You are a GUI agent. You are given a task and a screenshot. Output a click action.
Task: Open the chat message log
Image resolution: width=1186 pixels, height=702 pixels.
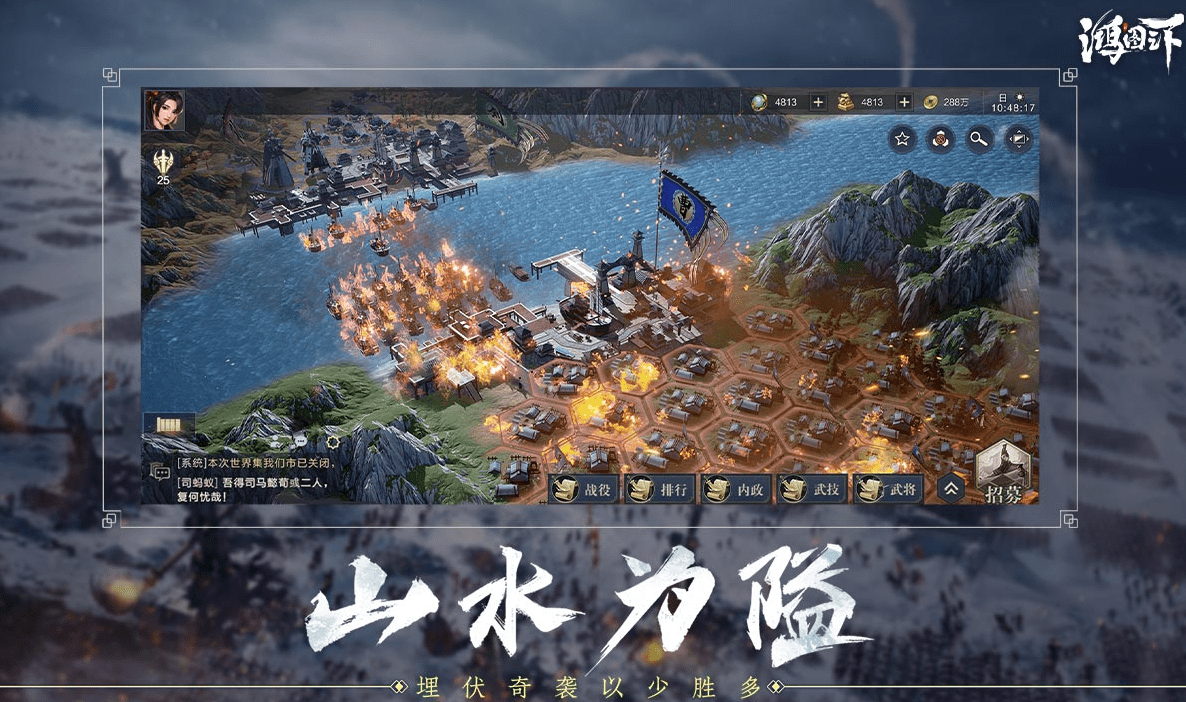tap(257, 479)
